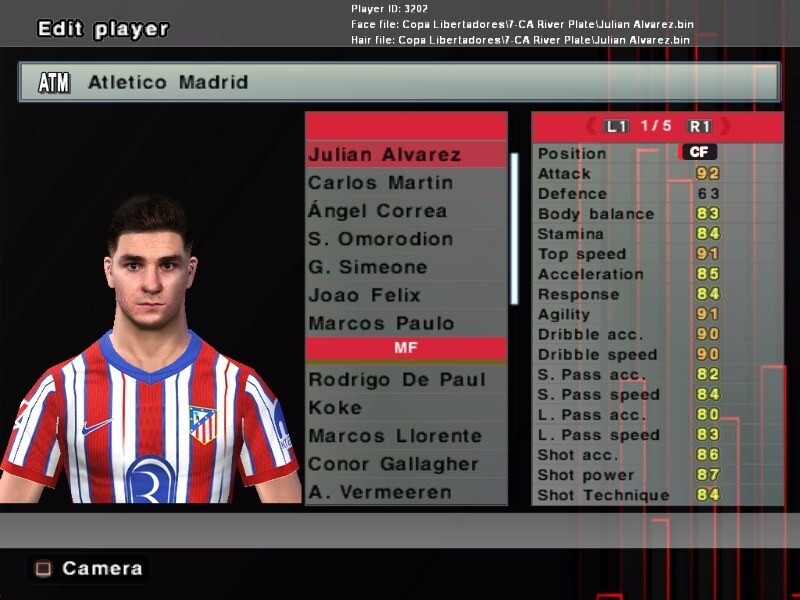Screen dimensions: 800x600
Task: Open the Atletico Madrid team bar
Action: (x=399, y=82)
